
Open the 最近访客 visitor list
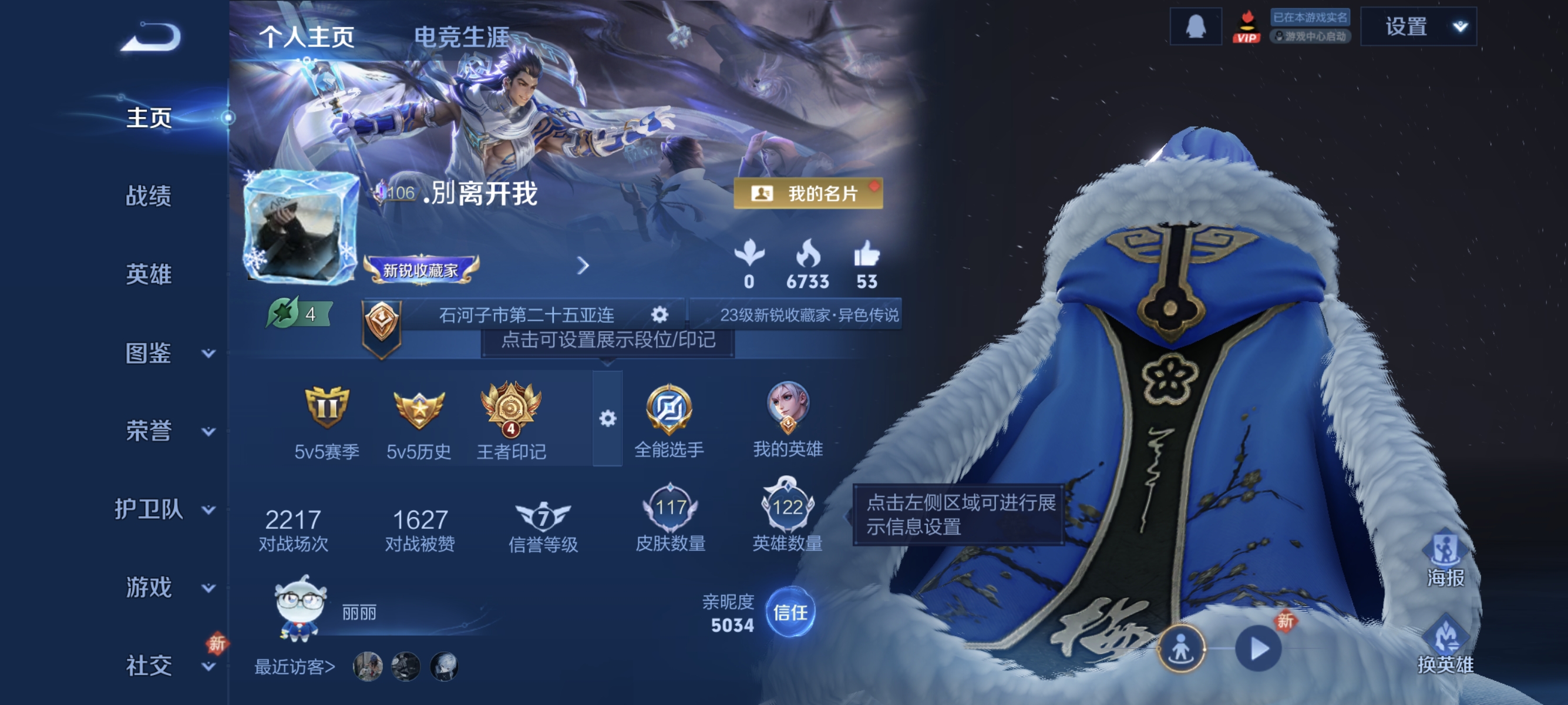tap(296, 666)
